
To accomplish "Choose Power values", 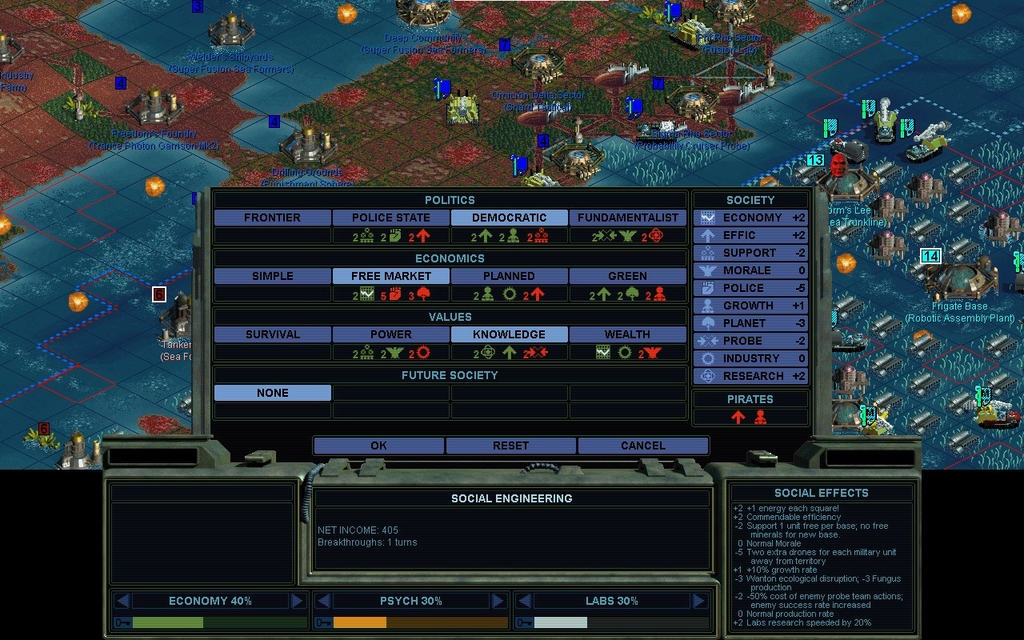I will click(x=391, y=335).
